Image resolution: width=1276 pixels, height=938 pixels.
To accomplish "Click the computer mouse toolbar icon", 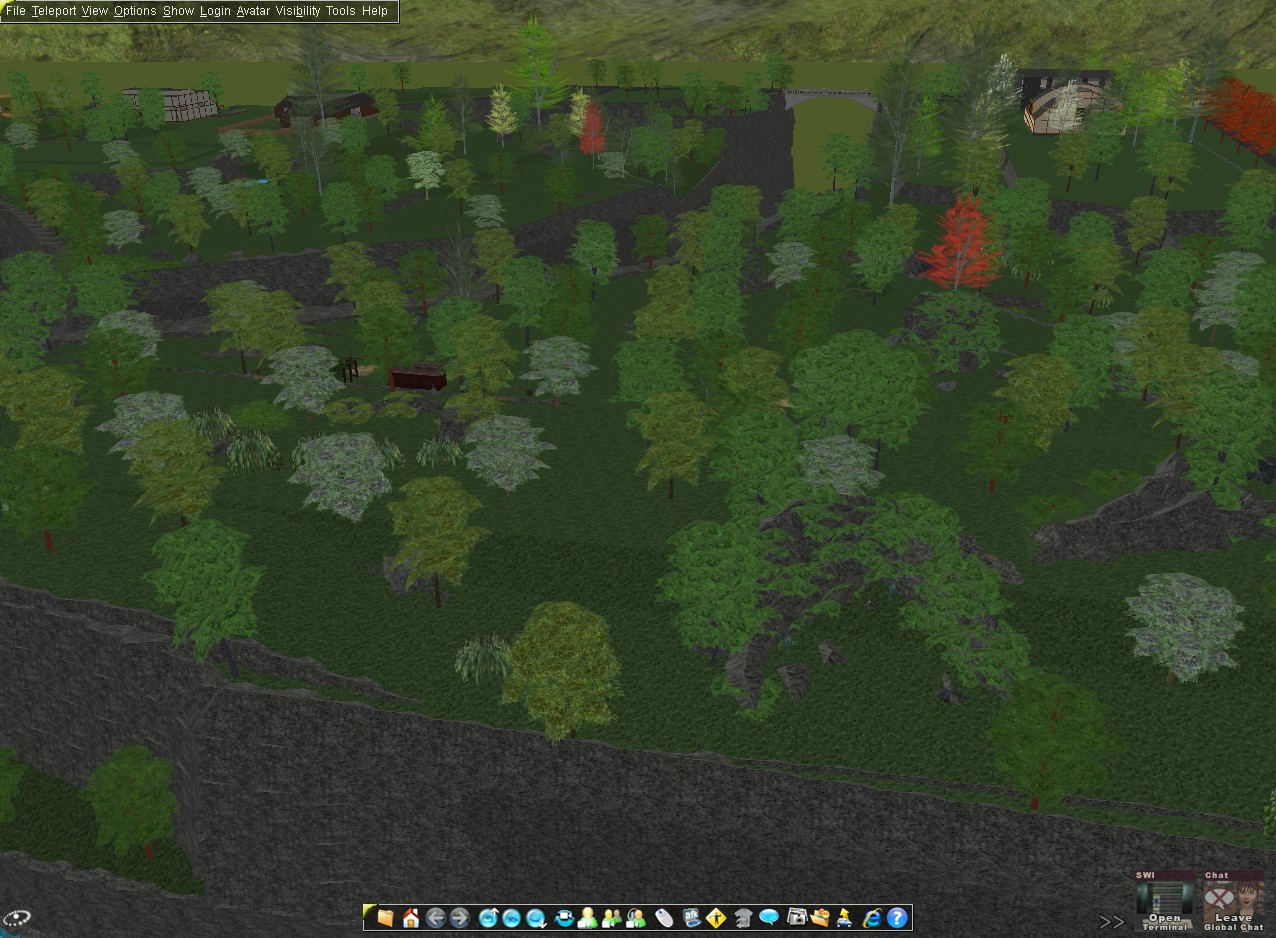I will (665, 917).
